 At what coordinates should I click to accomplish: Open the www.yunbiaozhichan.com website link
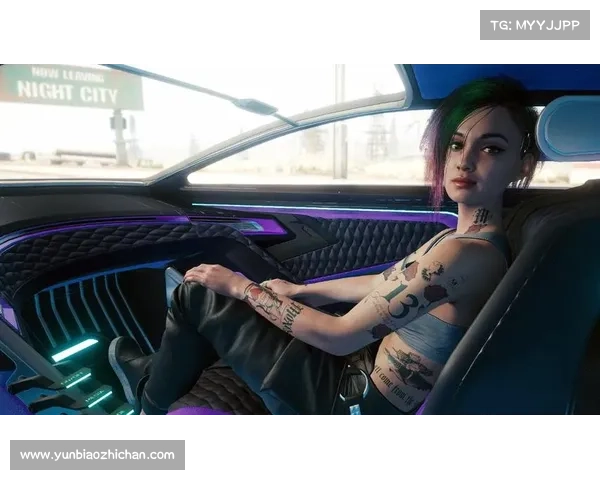tap(98, 455)
